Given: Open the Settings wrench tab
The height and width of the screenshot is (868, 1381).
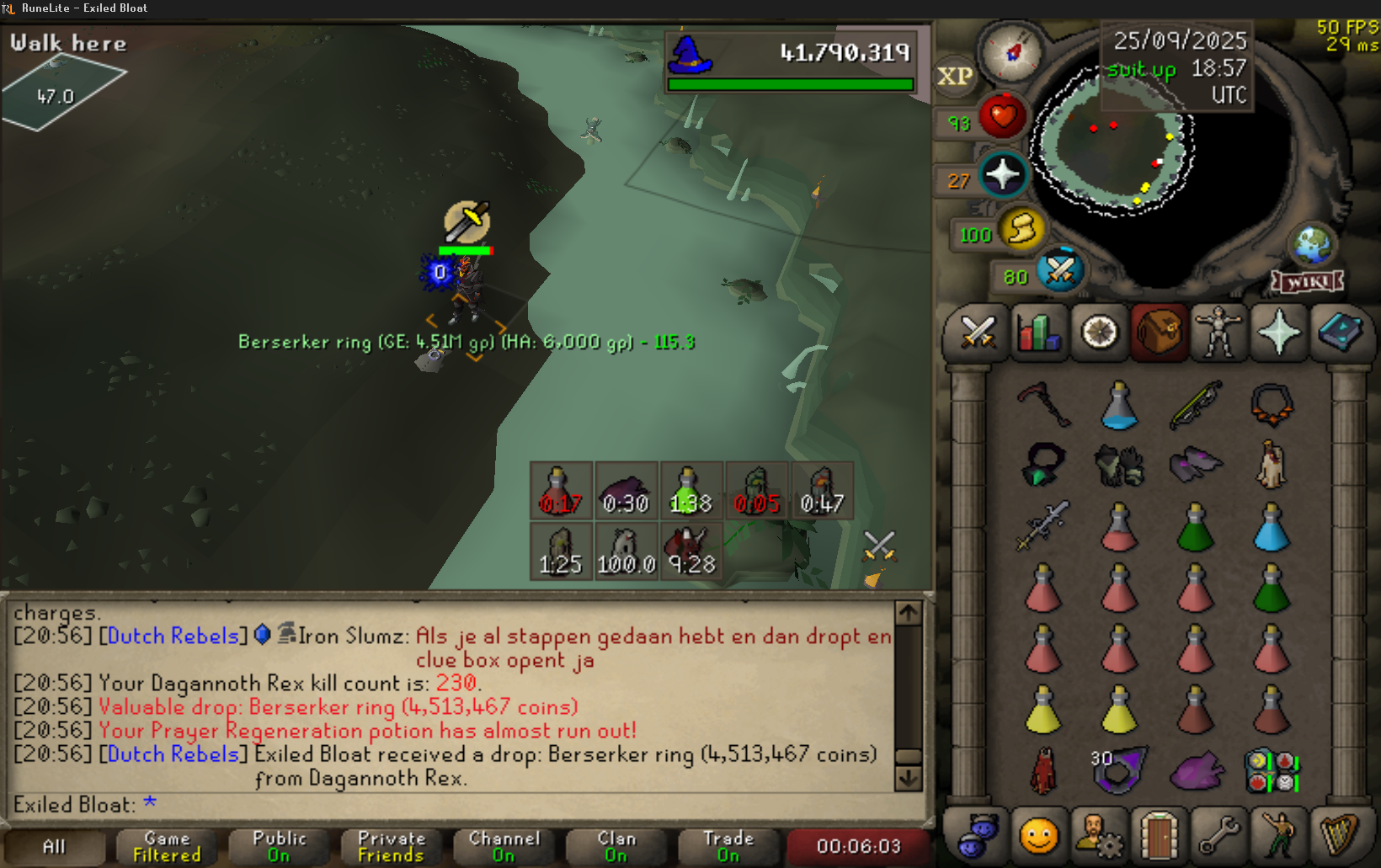Looking at the screenshot, I should [x=1218, y=836].
